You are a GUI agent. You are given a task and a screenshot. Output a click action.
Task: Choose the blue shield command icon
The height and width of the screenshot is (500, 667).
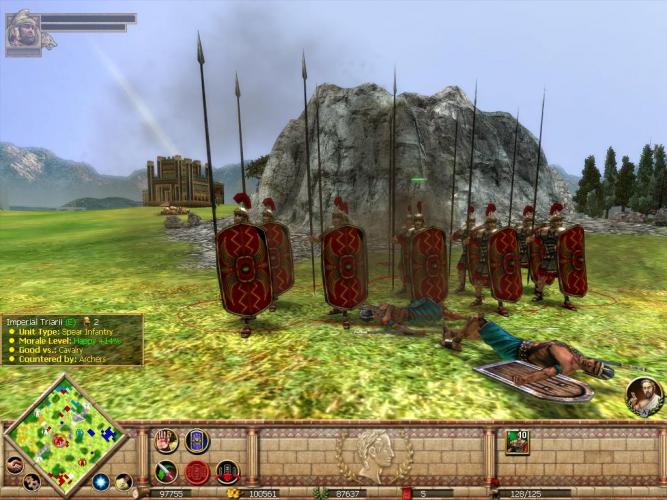click(197, 440)
